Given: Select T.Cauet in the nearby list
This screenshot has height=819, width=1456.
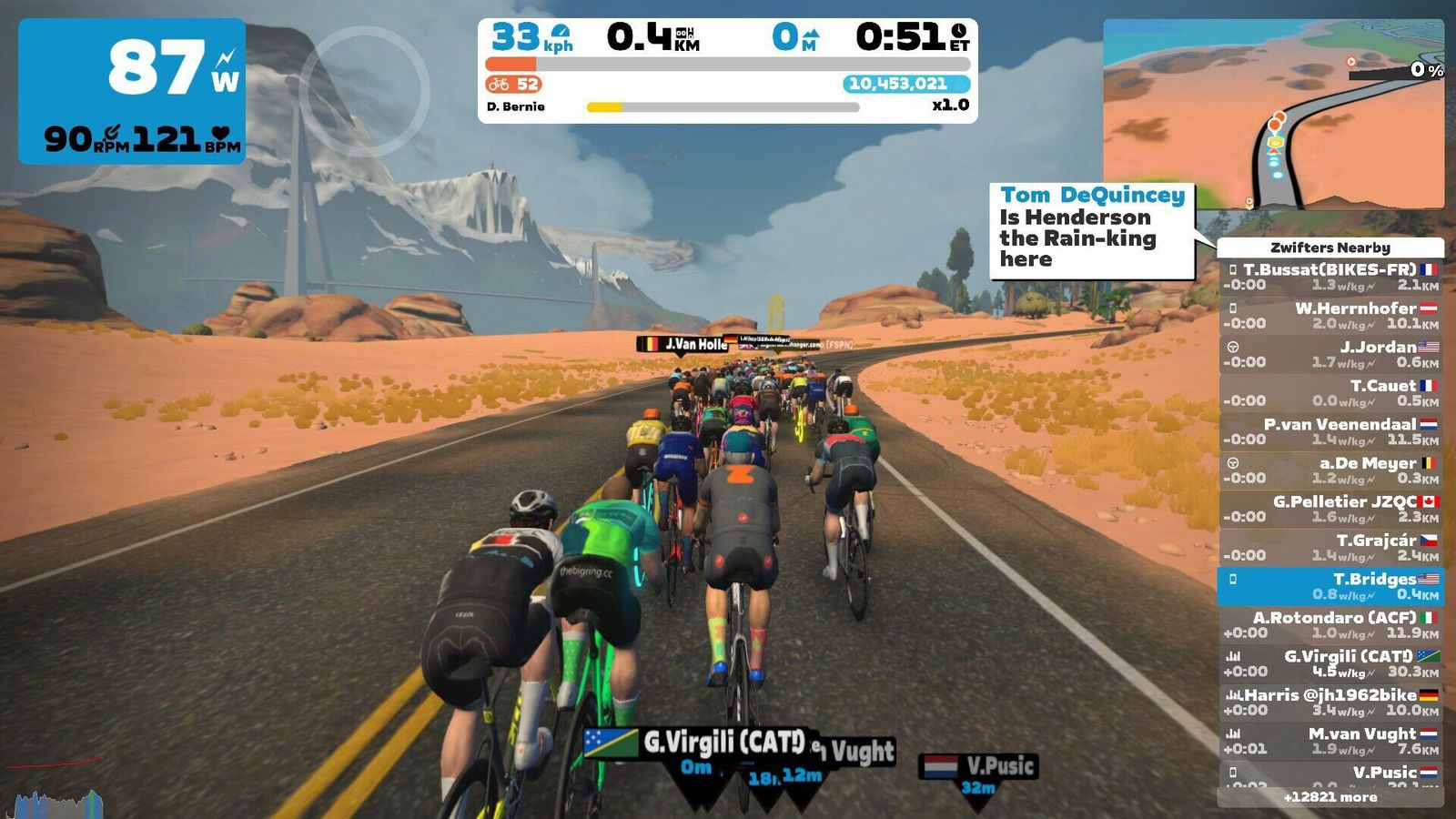Looking at the screenshot, I should pos(1330,392).
